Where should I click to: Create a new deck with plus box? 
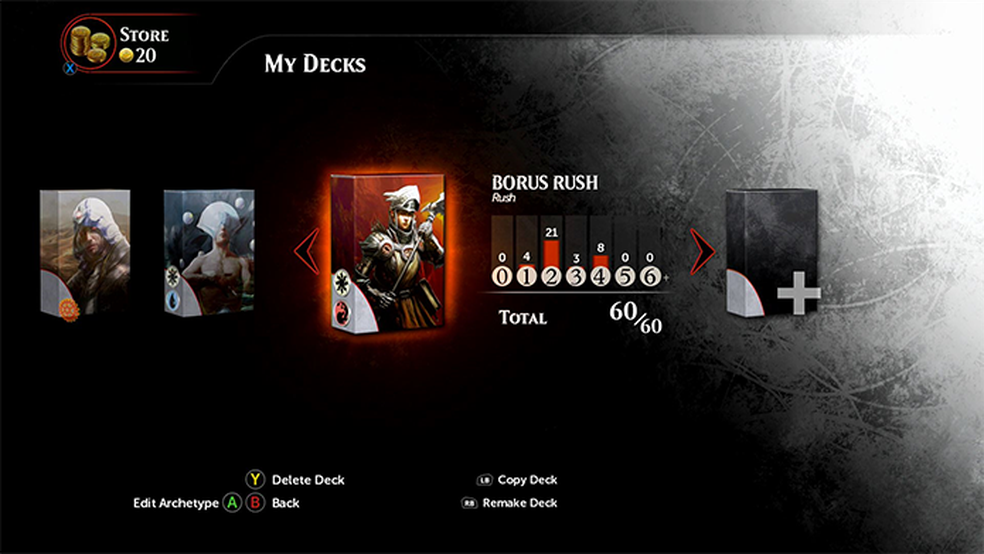[773, 251]
